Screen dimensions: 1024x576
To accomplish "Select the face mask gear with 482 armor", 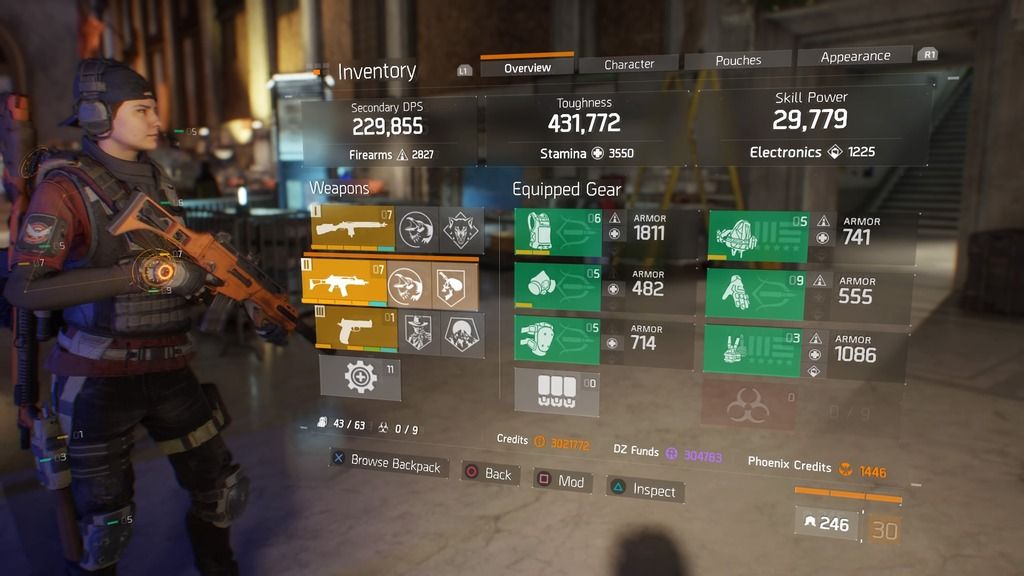I will pos(558,287).
